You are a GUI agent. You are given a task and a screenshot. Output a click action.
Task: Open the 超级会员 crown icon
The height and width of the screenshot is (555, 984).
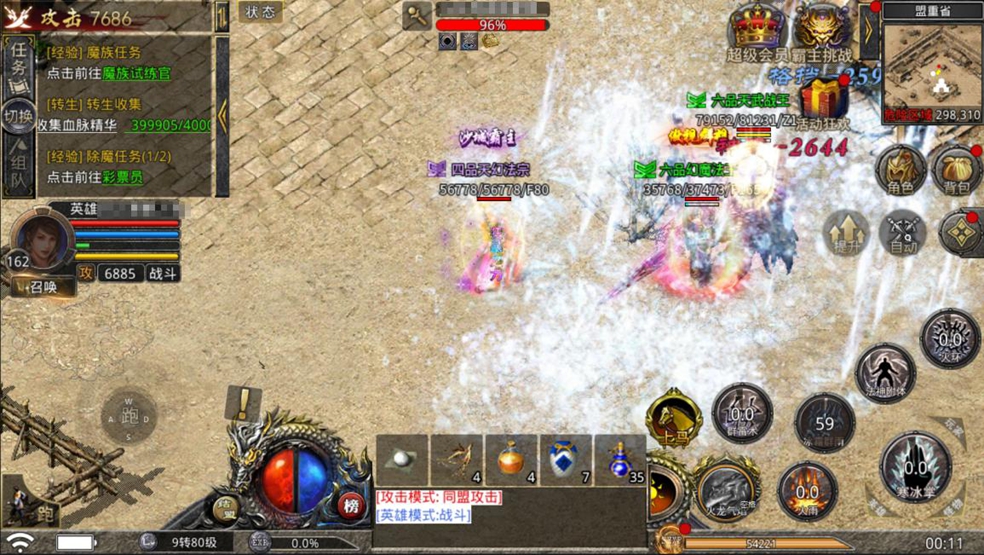tap(755, 30)
